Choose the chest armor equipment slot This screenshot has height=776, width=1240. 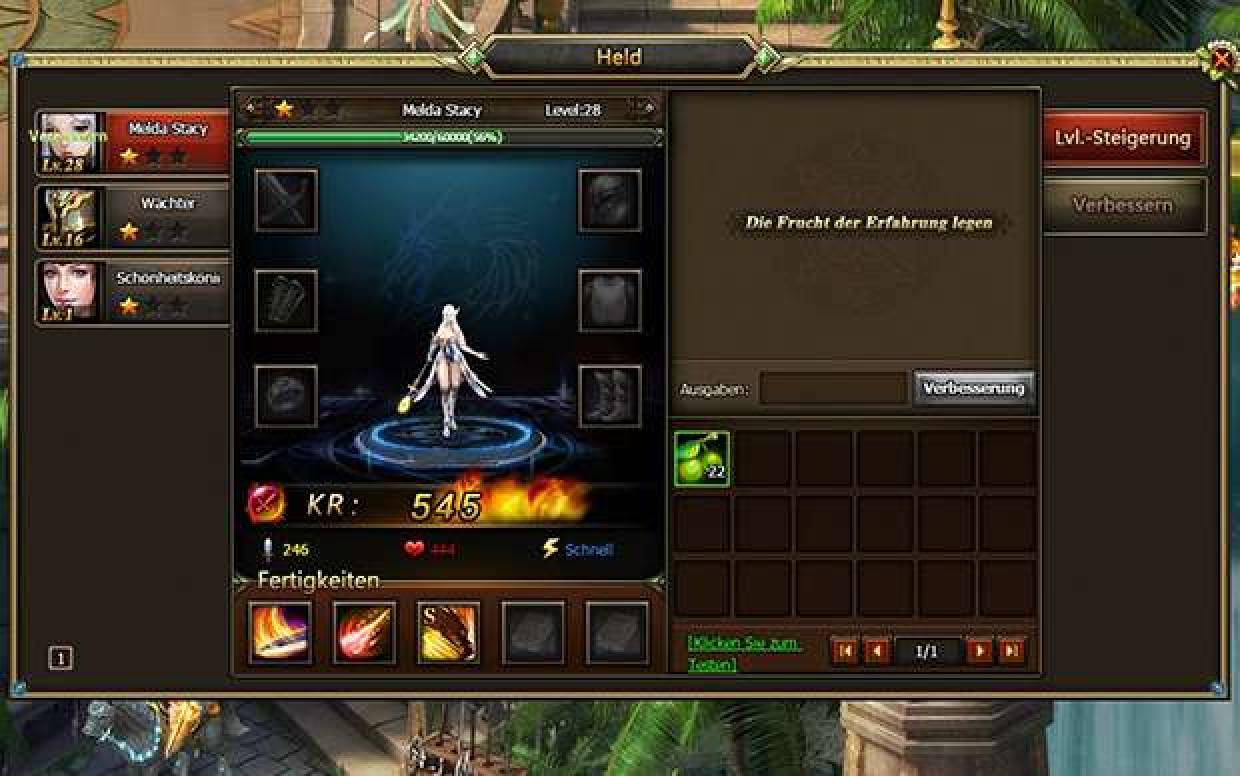[610, 299]
